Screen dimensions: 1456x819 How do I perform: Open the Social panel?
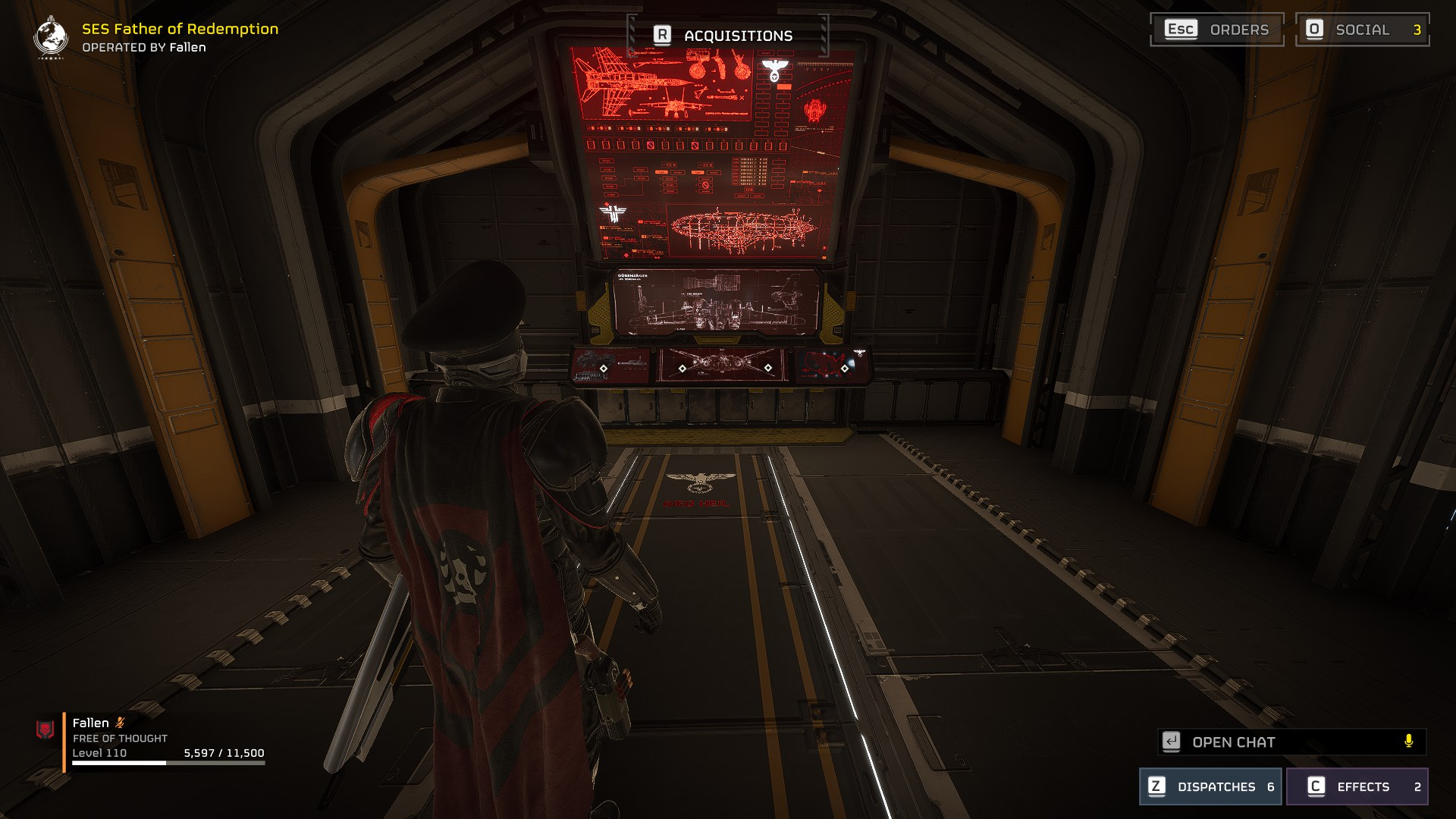click(1362, 30)
